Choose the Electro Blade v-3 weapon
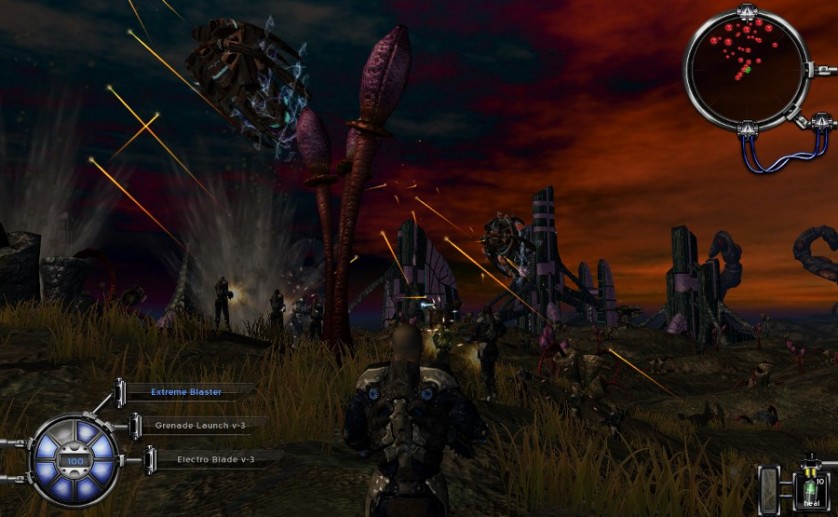 (x=215, y=459)
